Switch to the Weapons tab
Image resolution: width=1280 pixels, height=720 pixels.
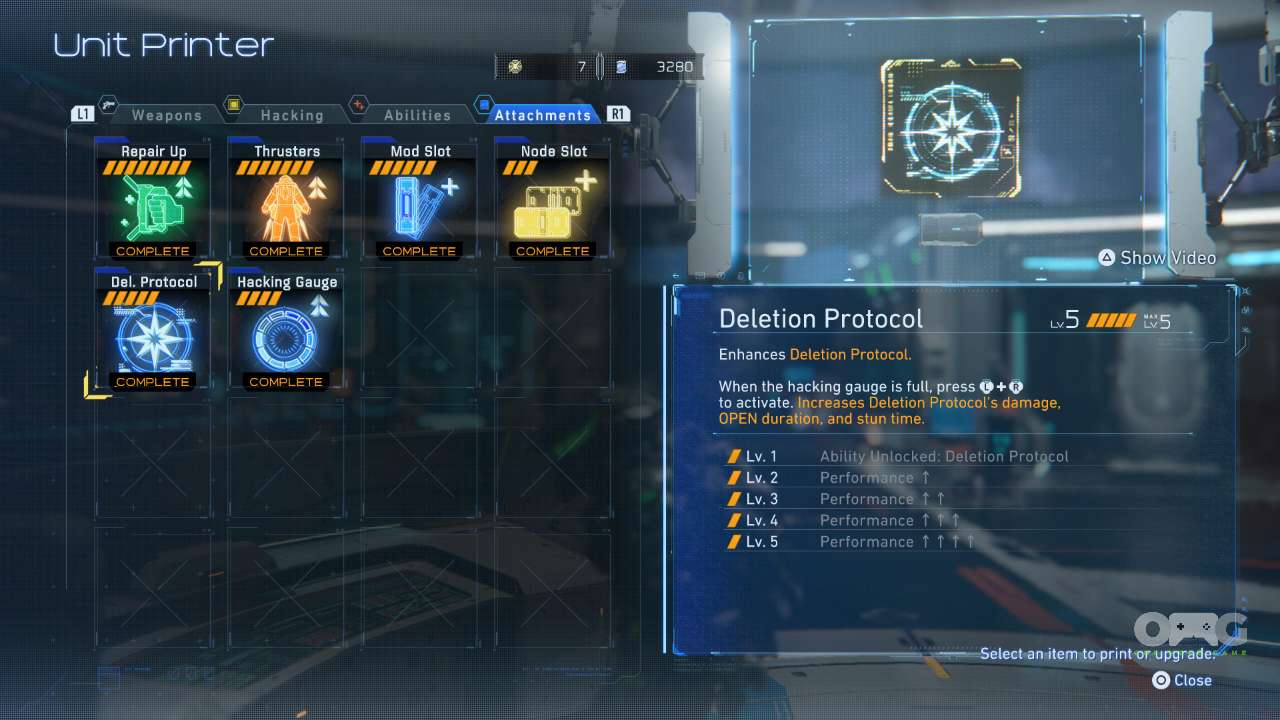pos(166,115)
